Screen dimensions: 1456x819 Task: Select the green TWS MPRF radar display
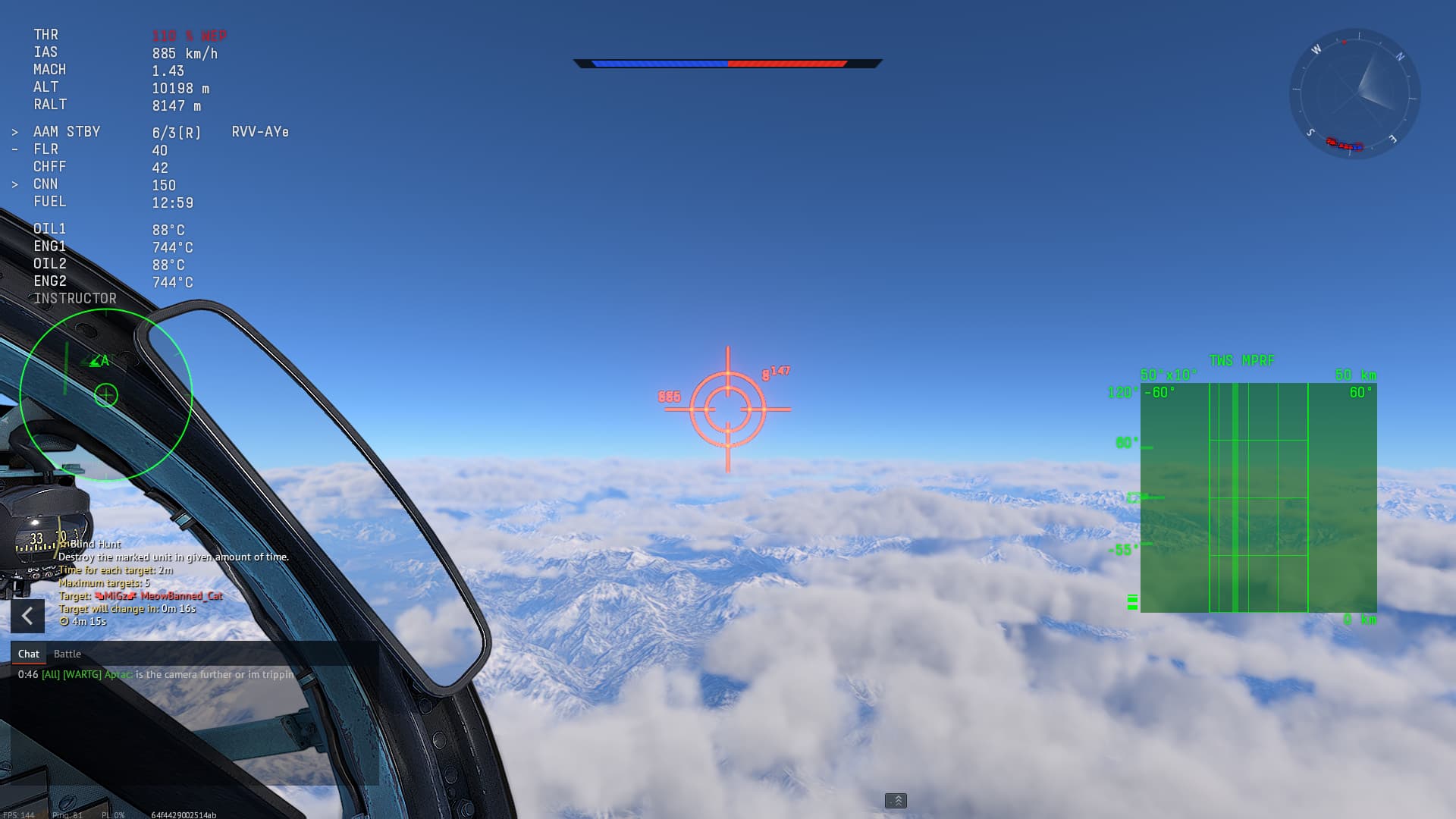click(x=1259, y=497)
